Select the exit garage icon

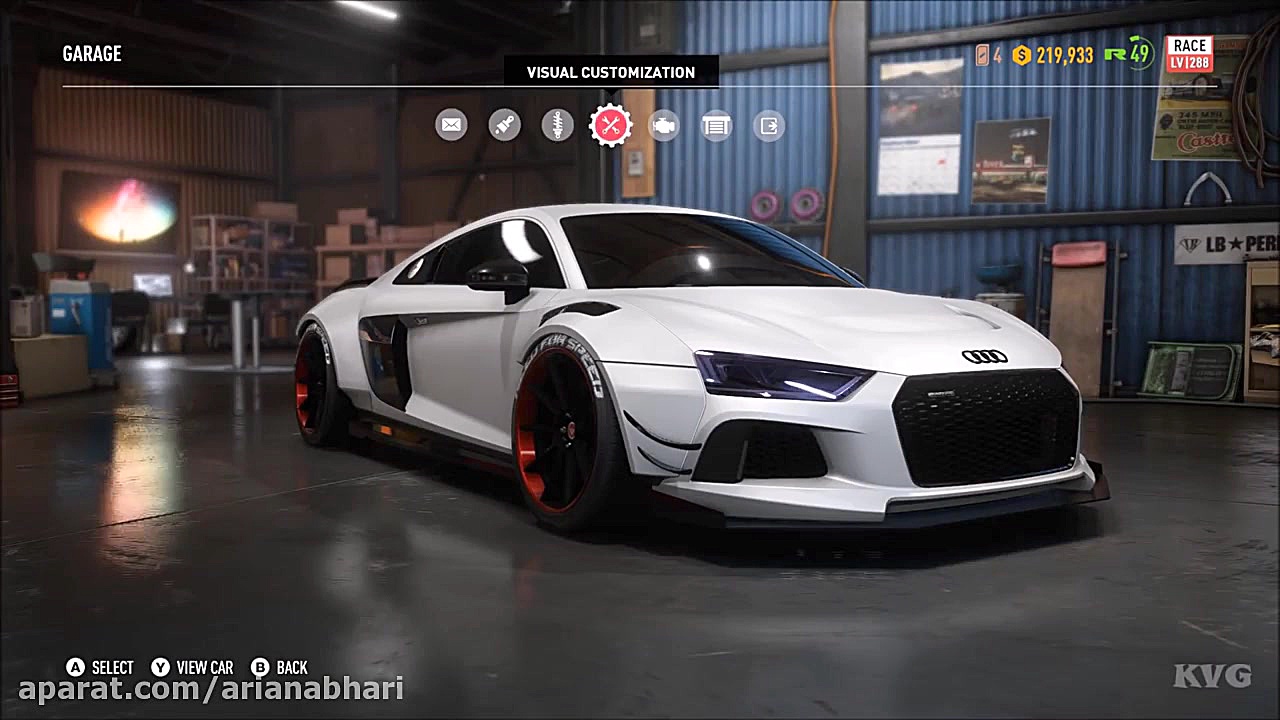[x=768, y=124]
